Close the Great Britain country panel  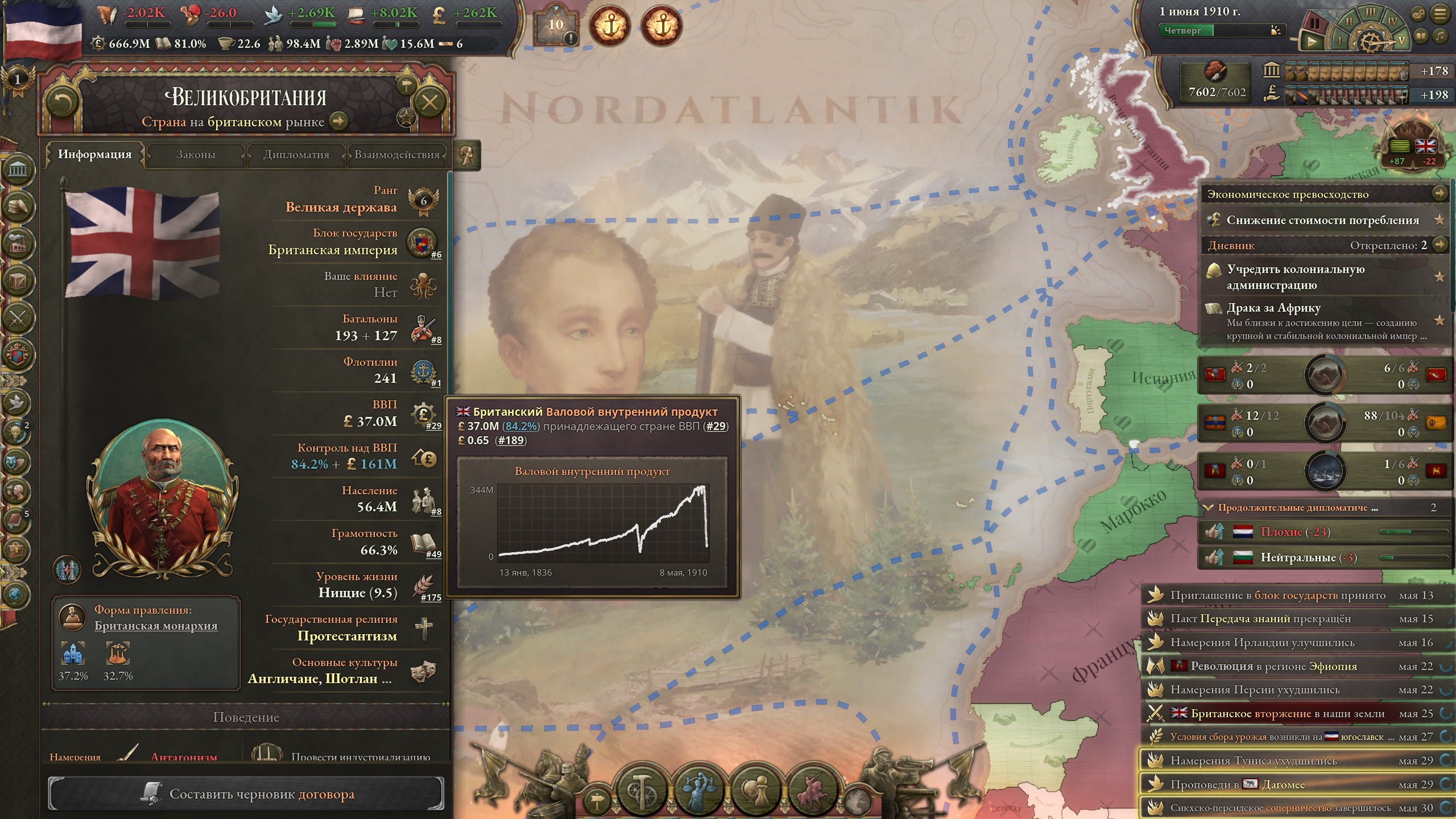click(x=429, y=103)
